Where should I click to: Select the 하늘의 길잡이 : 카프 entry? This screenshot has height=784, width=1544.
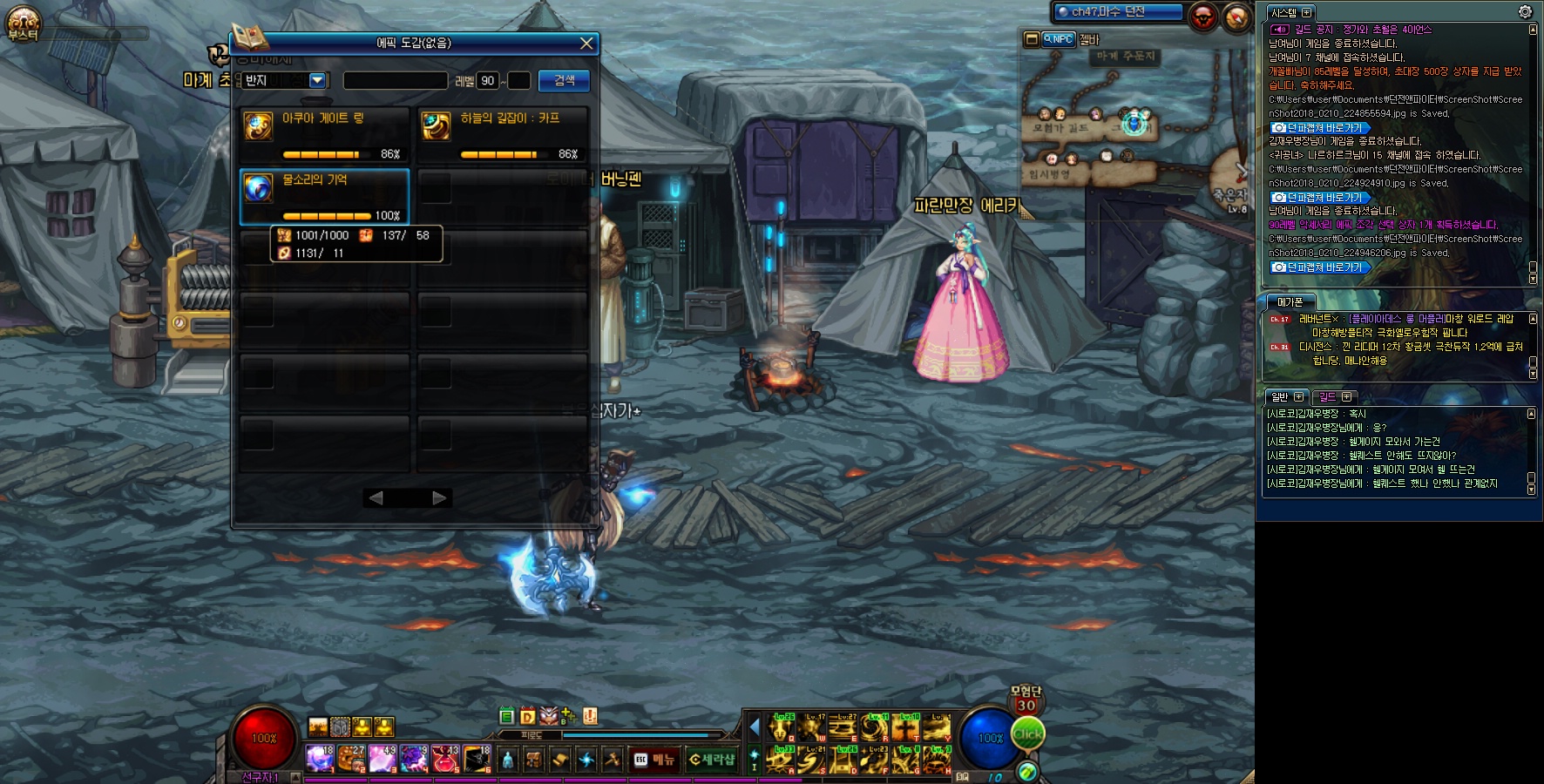point(503,135)
